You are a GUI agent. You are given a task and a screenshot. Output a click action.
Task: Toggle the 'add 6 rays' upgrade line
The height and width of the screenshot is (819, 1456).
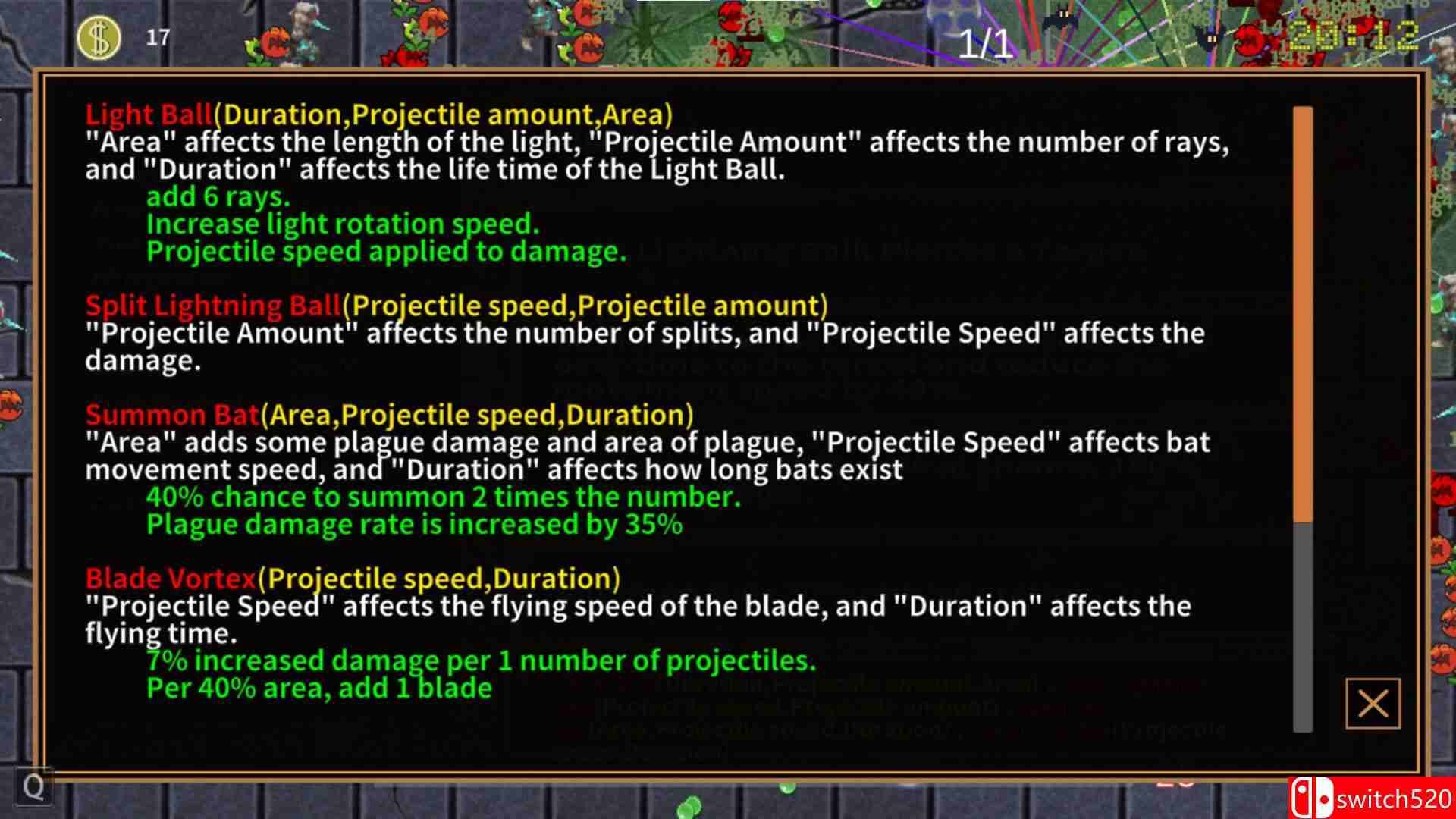(x=220, y=196)
